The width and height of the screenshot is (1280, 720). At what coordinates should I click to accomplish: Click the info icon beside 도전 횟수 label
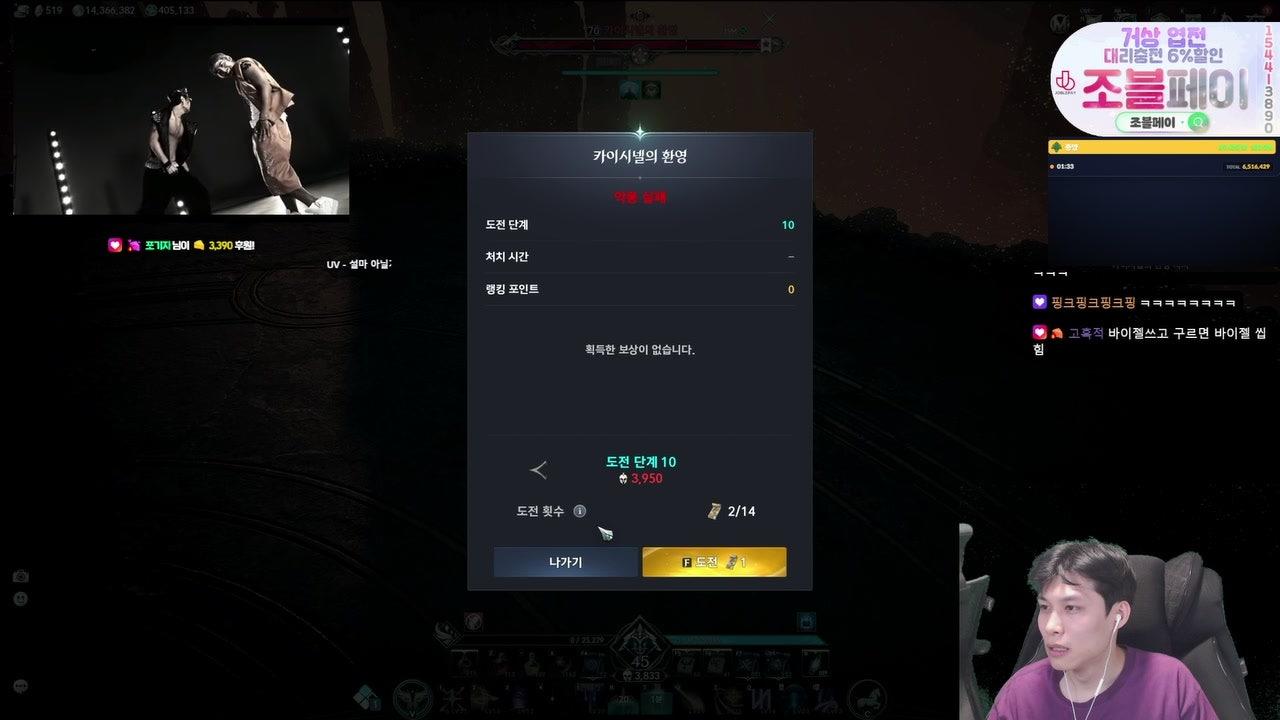tap(580, 510)
